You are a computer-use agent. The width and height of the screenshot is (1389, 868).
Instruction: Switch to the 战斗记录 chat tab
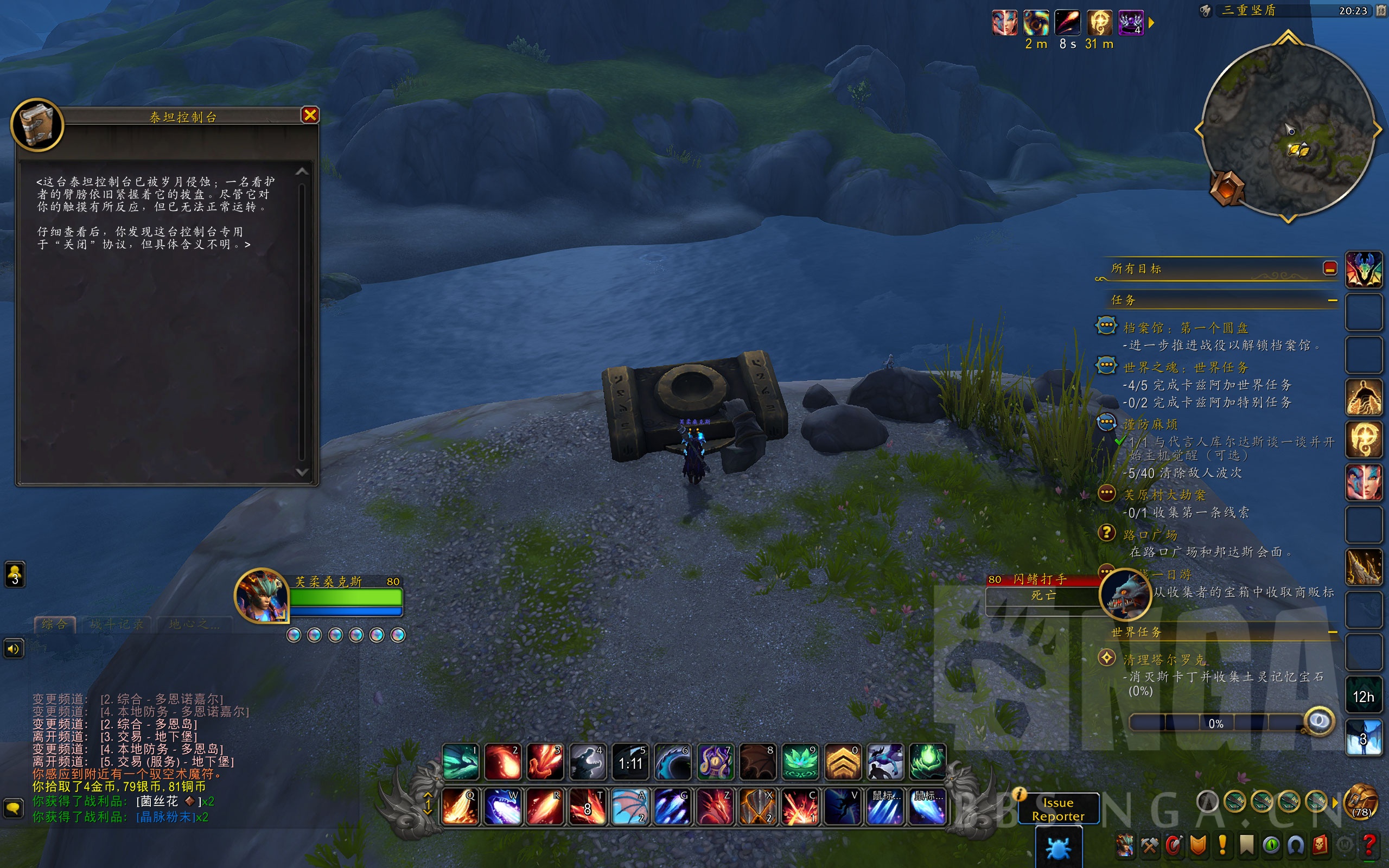pyautogui.click(x=117, y=624)
